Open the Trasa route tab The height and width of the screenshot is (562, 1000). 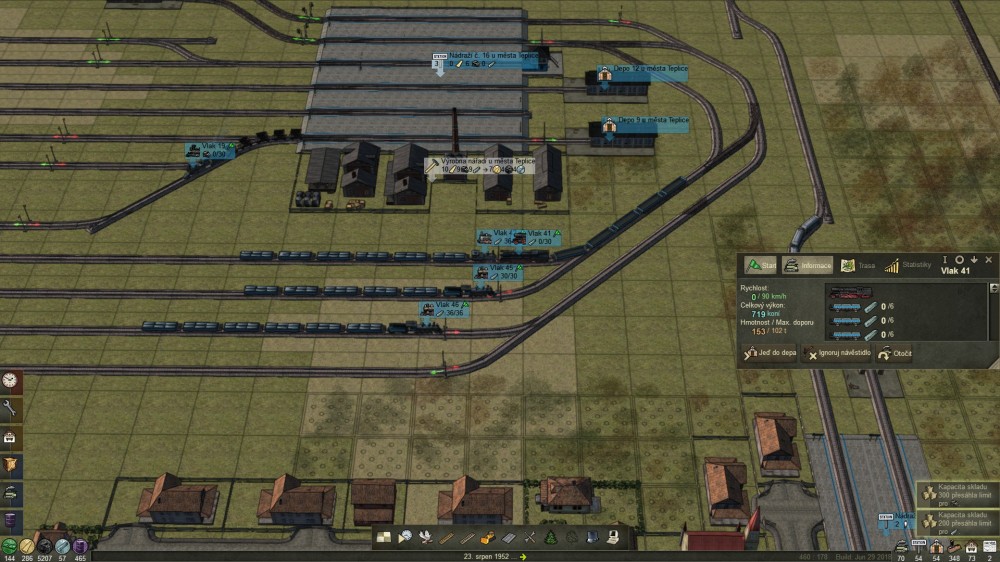point(857,265)
